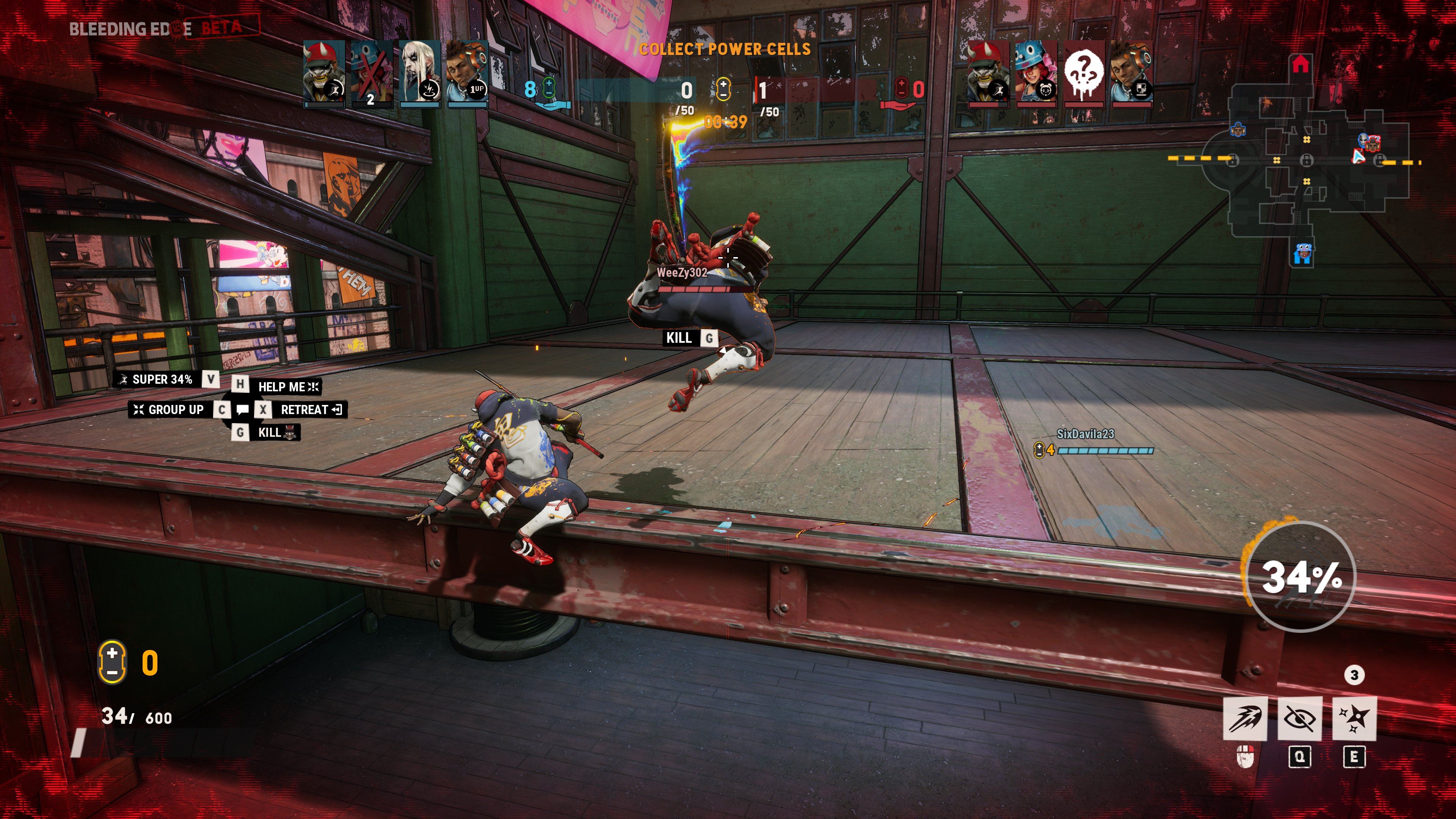Select the teammate portrait with 1UP badge

(x=468, y=73)
